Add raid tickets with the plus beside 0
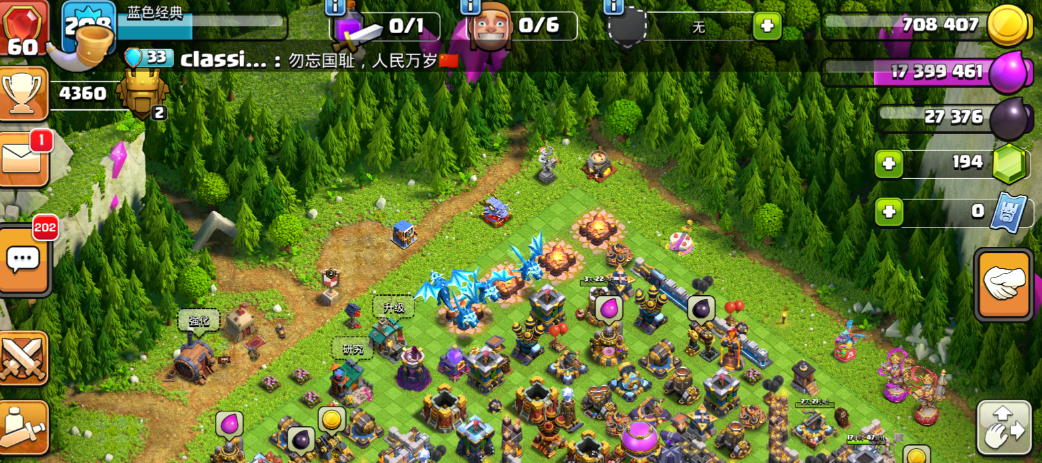1042x463 pixels. tap(889, 211)
